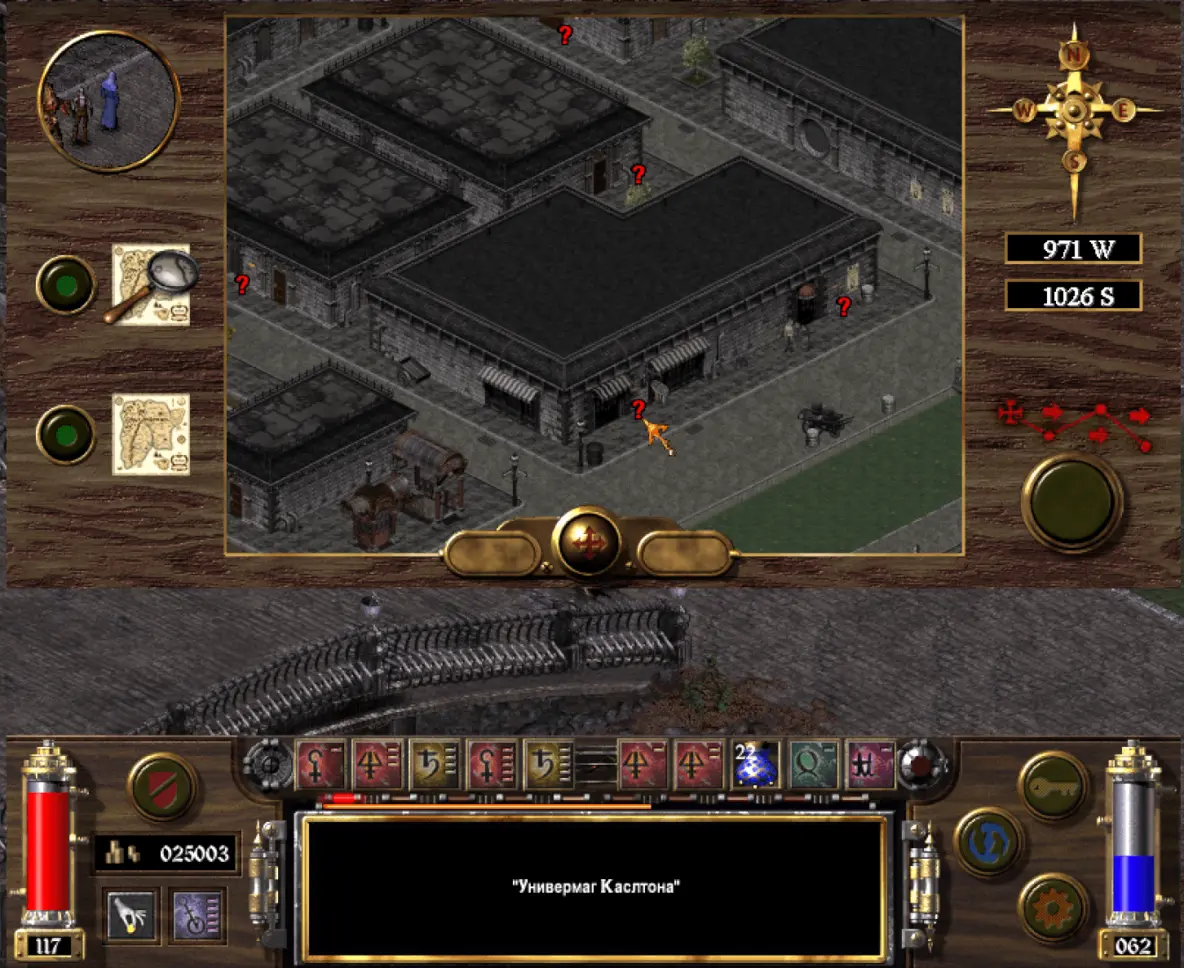Click the red-light knob at the hotbar's right end
Image resolution: width=1184 pixels, height=968 pixels.
point(921,765)
